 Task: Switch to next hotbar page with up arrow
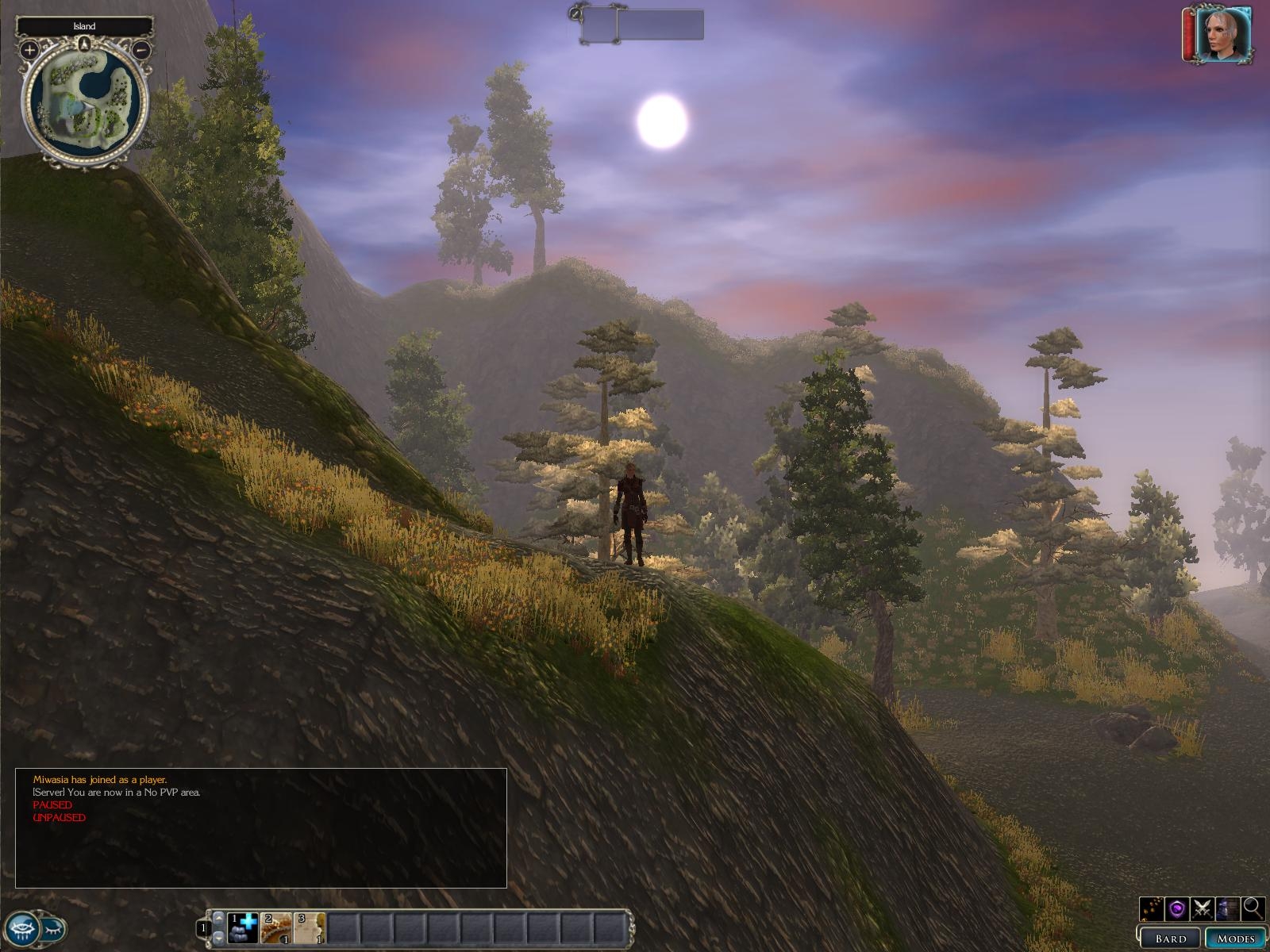(x=219, y=918)
